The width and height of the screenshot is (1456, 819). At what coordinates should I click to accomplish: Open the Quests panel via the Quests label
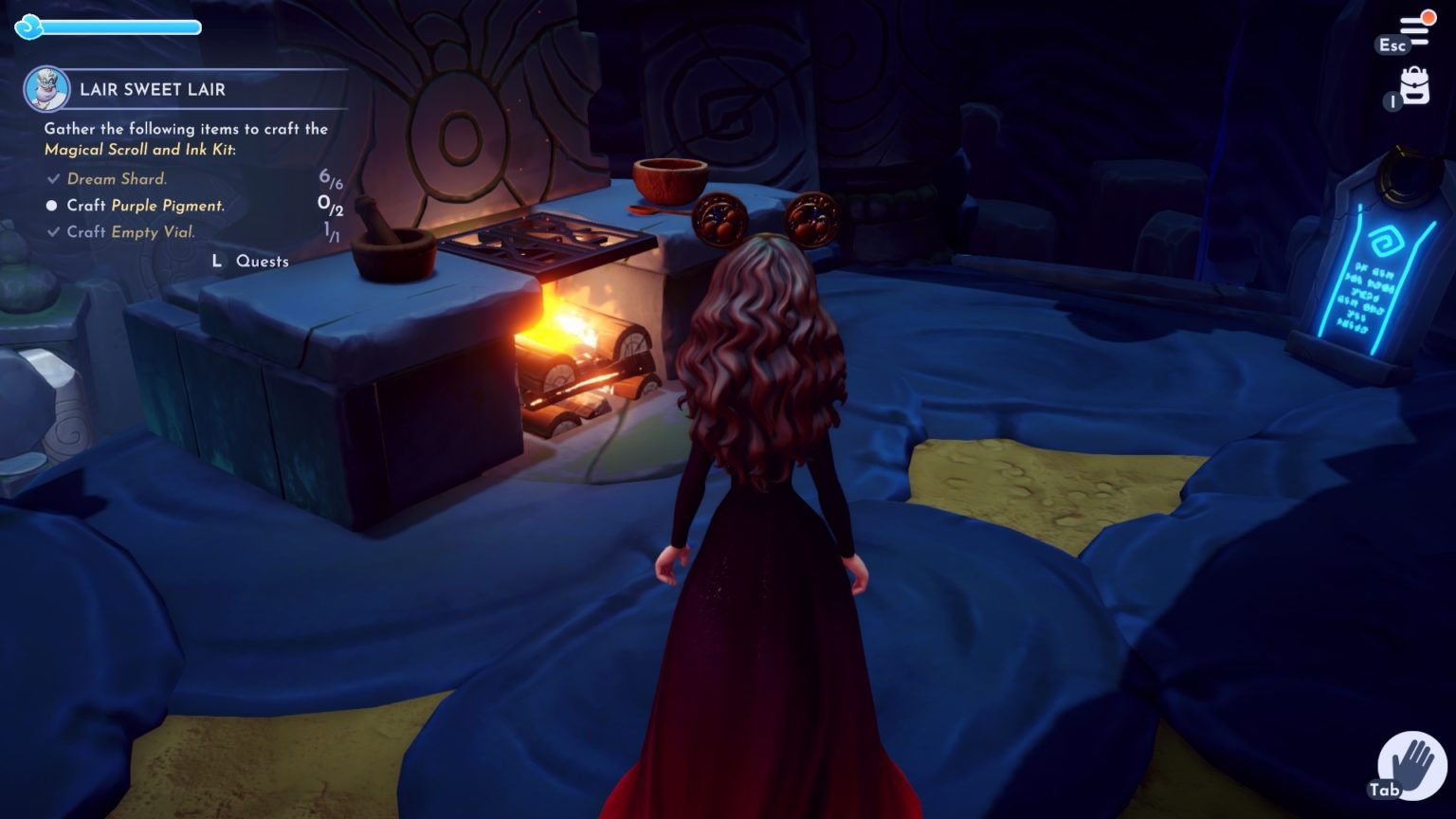coord(263,261)
